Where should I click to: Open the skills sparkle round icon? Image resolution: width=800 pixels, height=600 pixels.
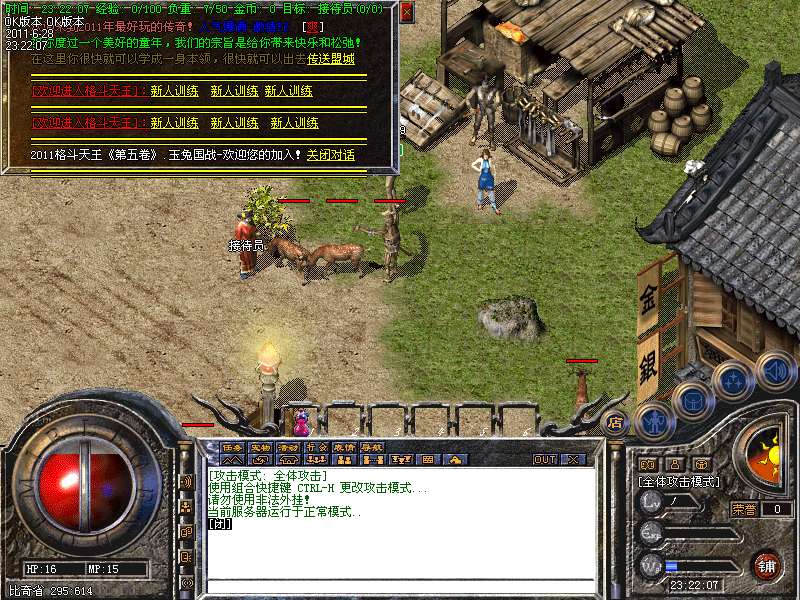pos(733,381)
